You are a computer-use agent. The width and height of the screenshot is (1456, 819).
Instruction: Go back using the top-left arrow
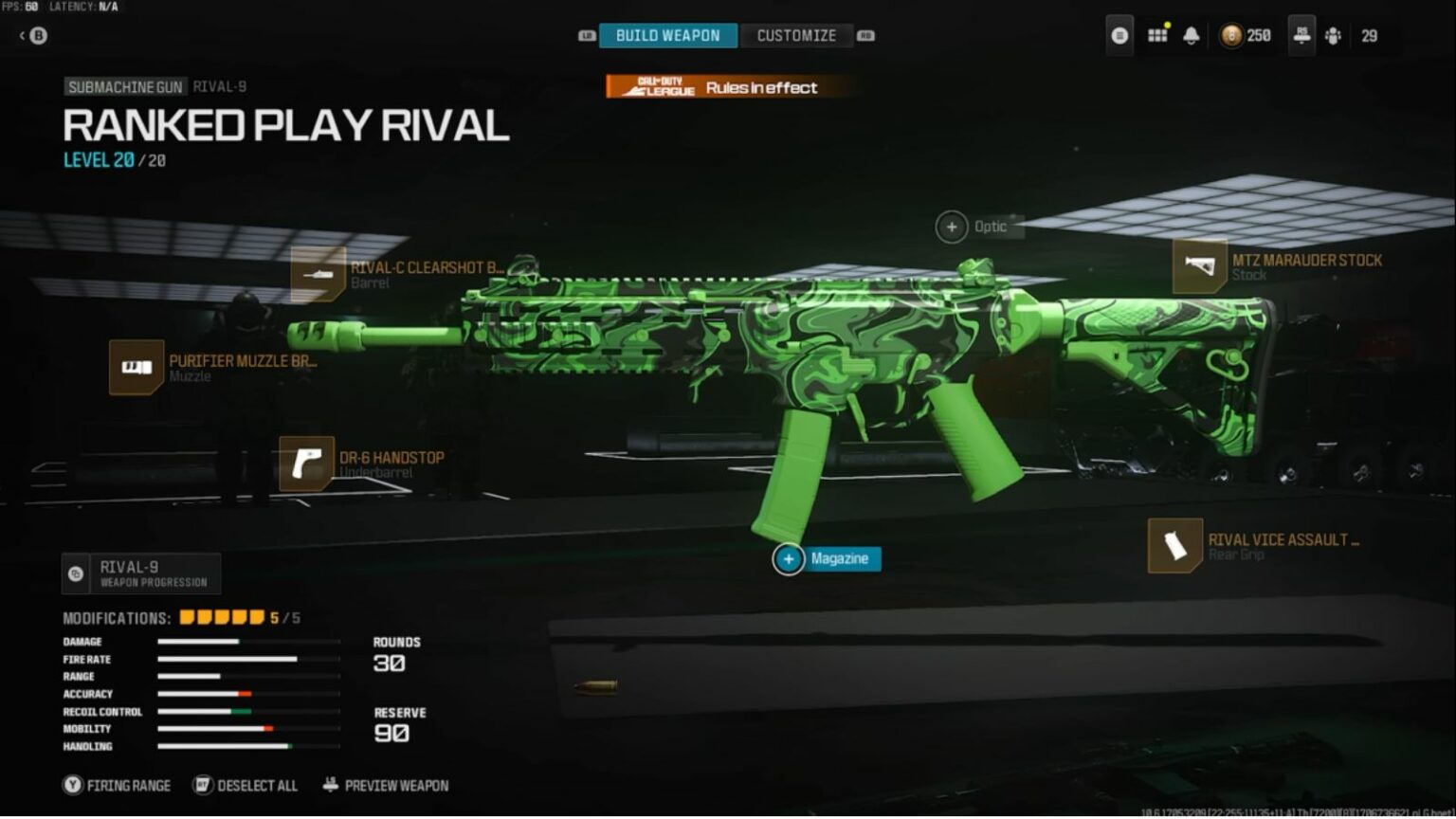tap(33, 36)
